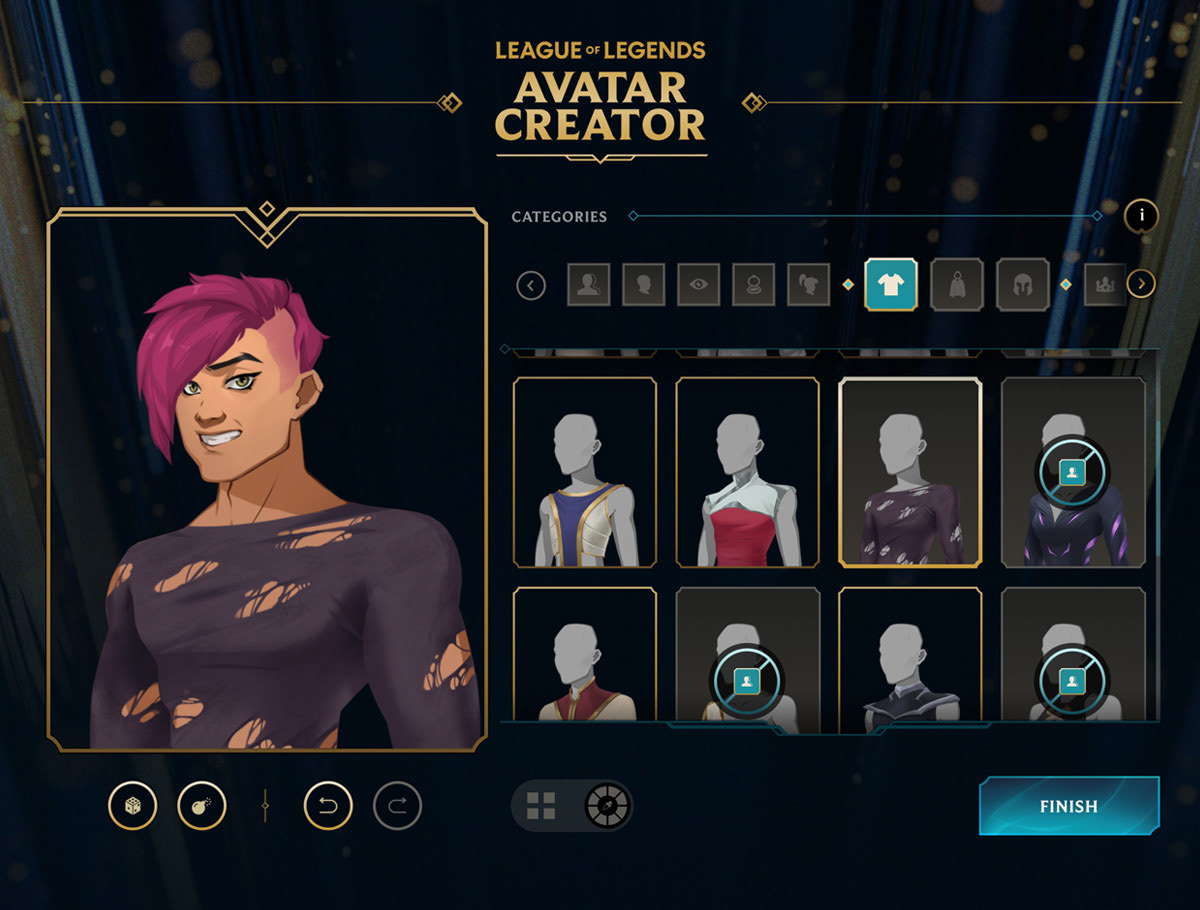Viewport: 1200px width, 910px height.
Task: Open the helmet category
Action: point(1022,285)
